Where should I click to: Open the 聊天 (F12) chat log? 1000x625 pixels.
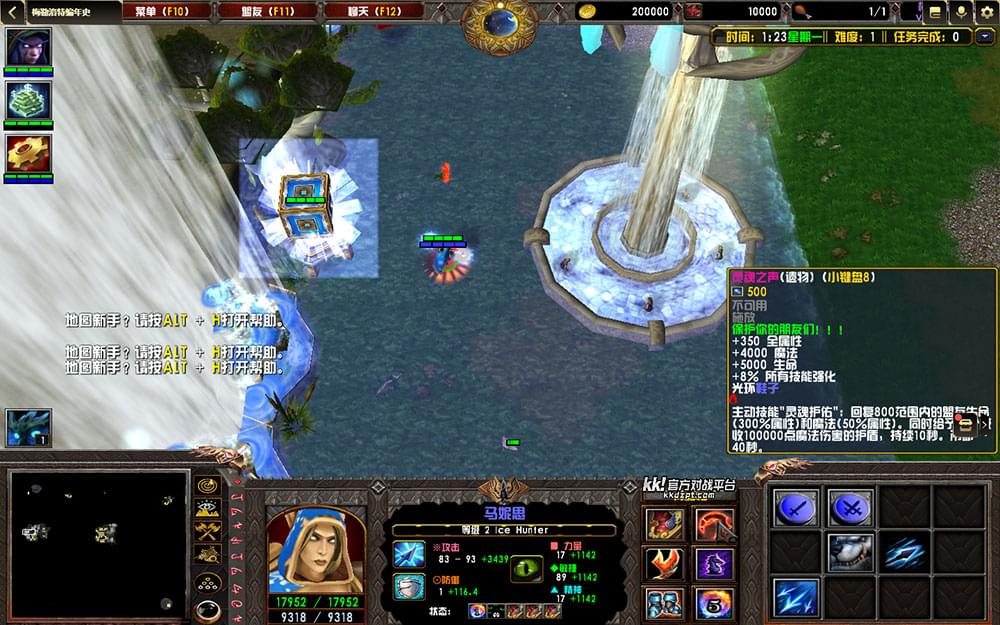tap(374, 11)
